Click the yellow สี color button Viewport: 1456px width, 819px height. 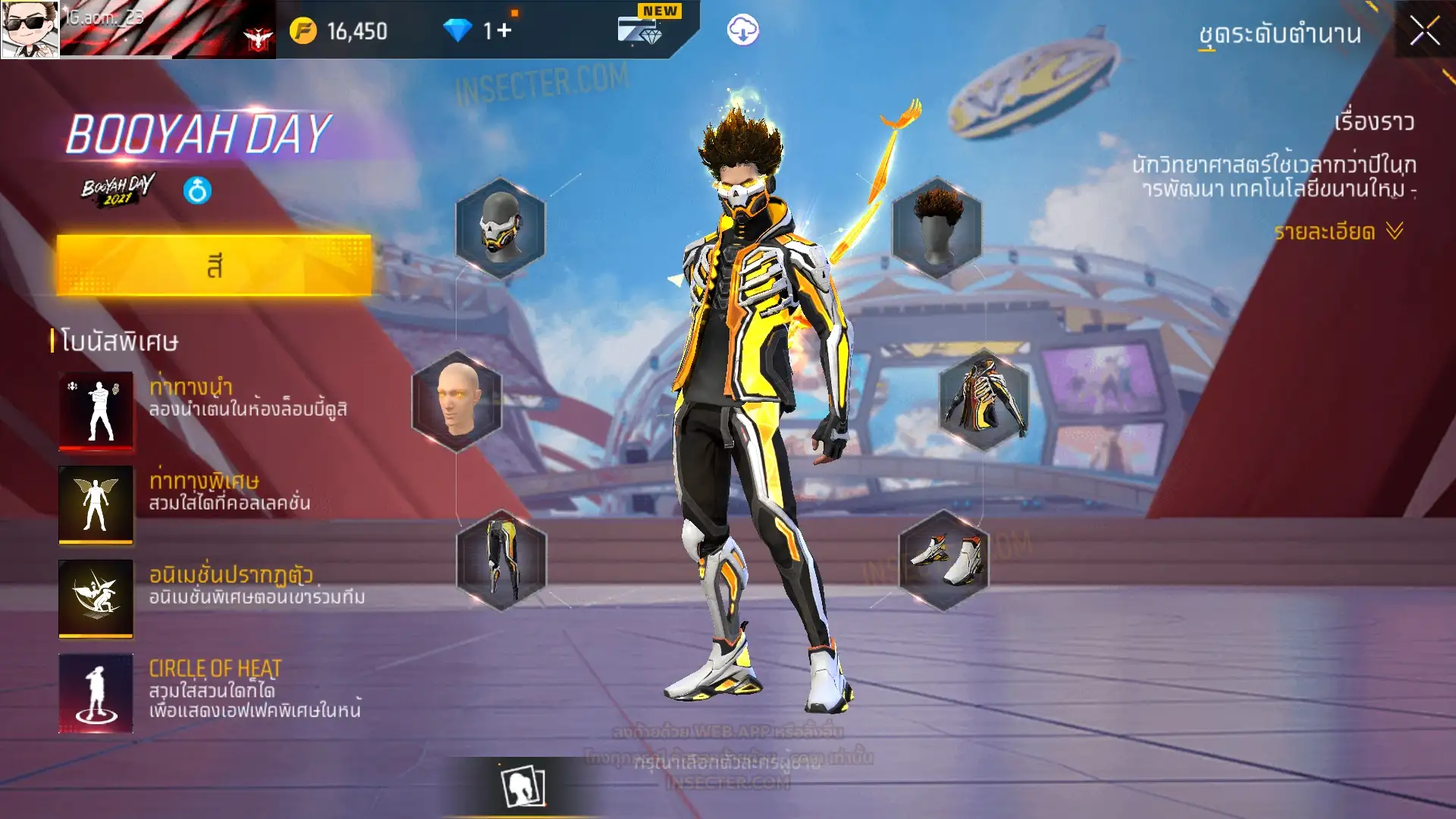(x=214, y=265)
